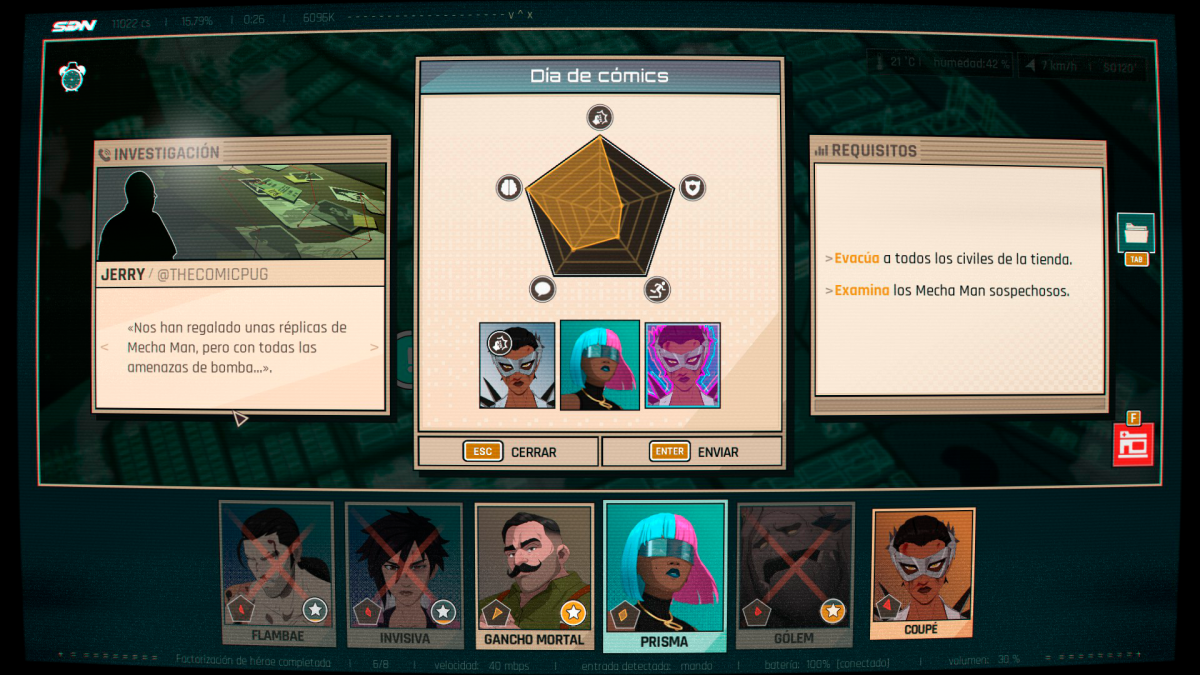Choose the Gancho Mortal hero card
Screen dimensions: 1200x675
(534, 572)
